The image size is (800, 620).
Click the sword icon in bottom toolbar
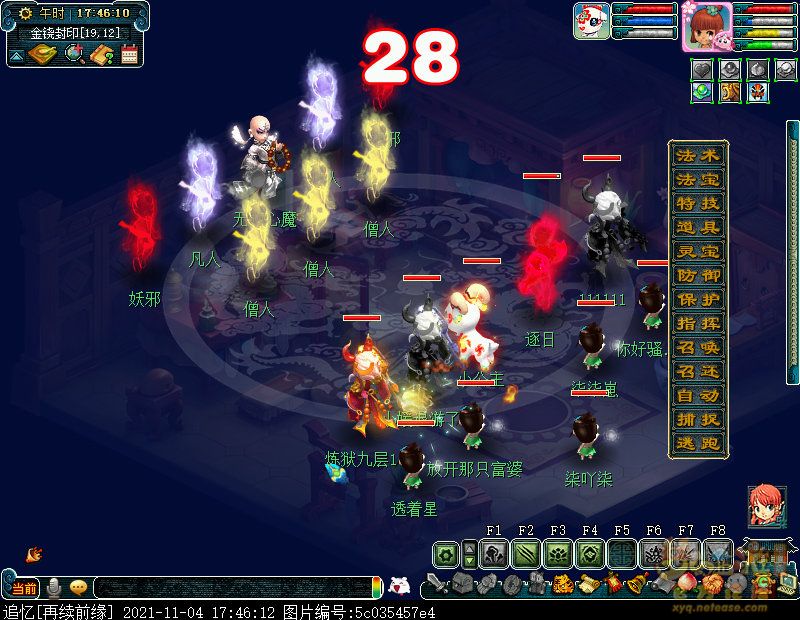pos(437,583)
